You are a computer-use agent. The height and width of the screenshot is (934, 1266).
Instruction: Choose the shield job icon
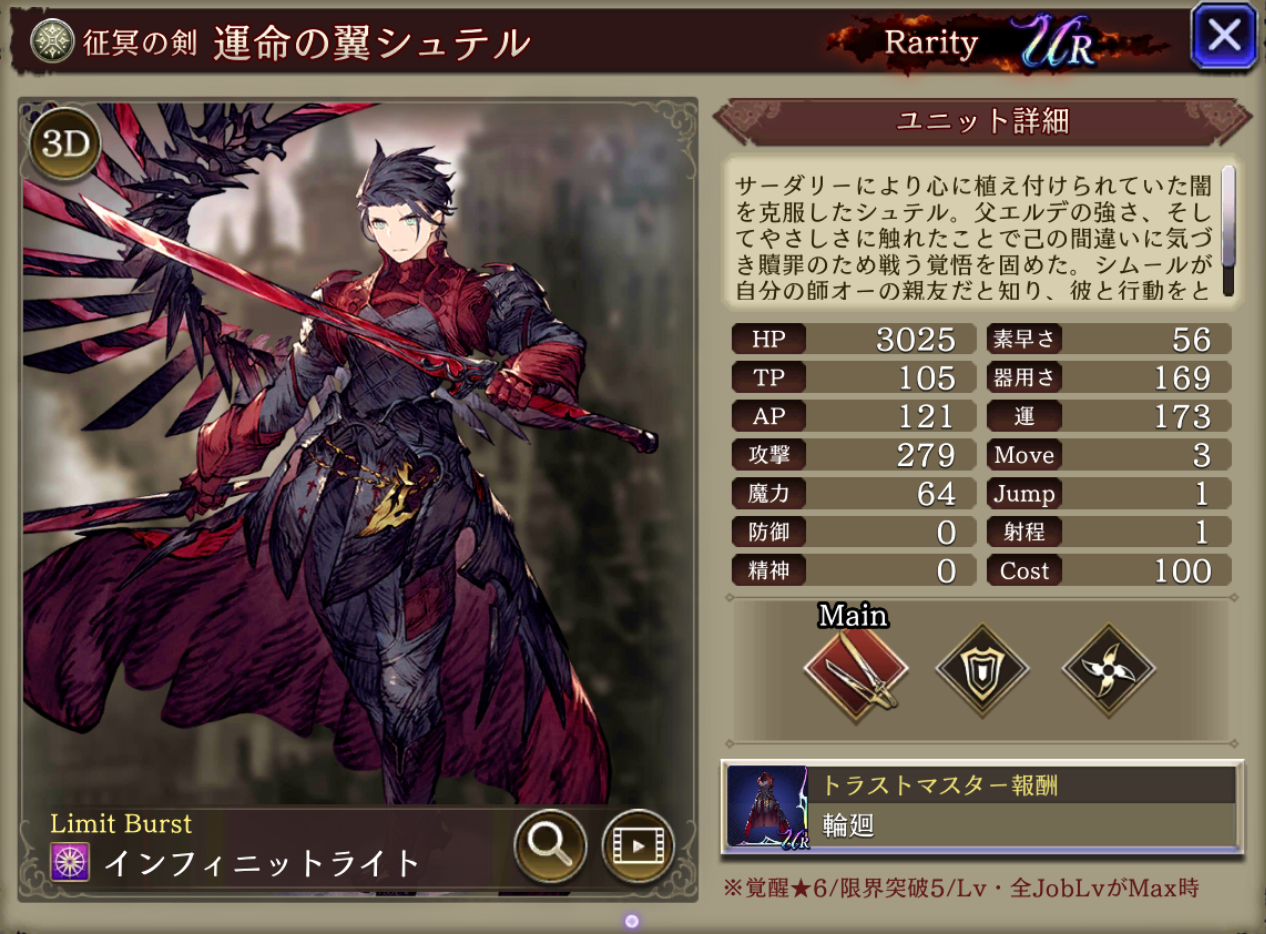981,669
